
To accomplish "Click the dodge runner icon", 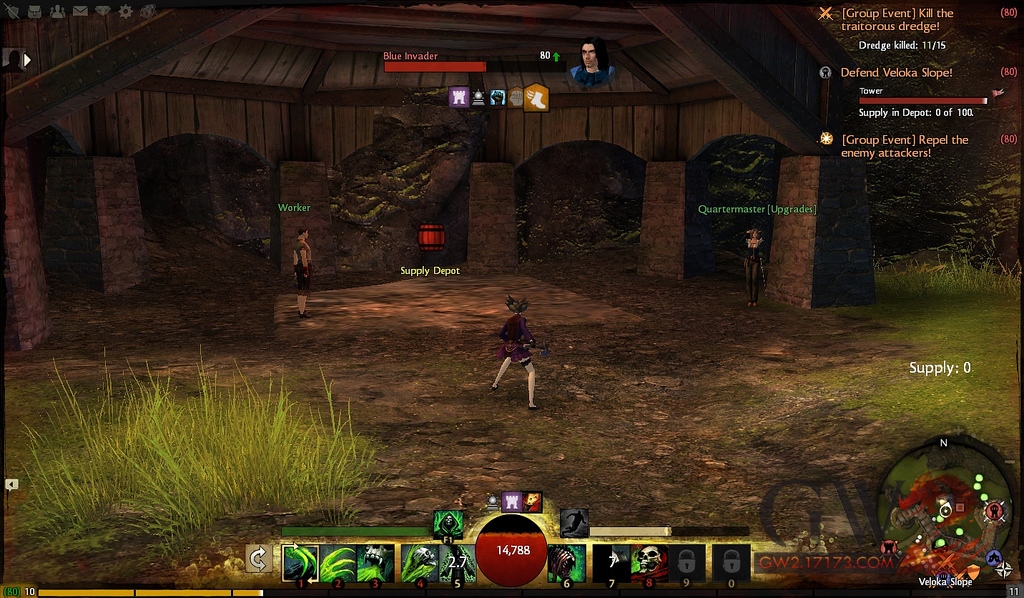I will click(x=573, y=522).
